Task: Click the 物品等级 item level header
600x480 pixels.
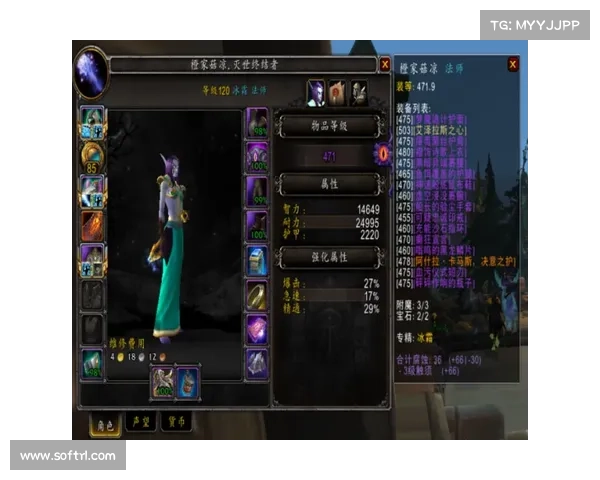Action: click(328, 124)
